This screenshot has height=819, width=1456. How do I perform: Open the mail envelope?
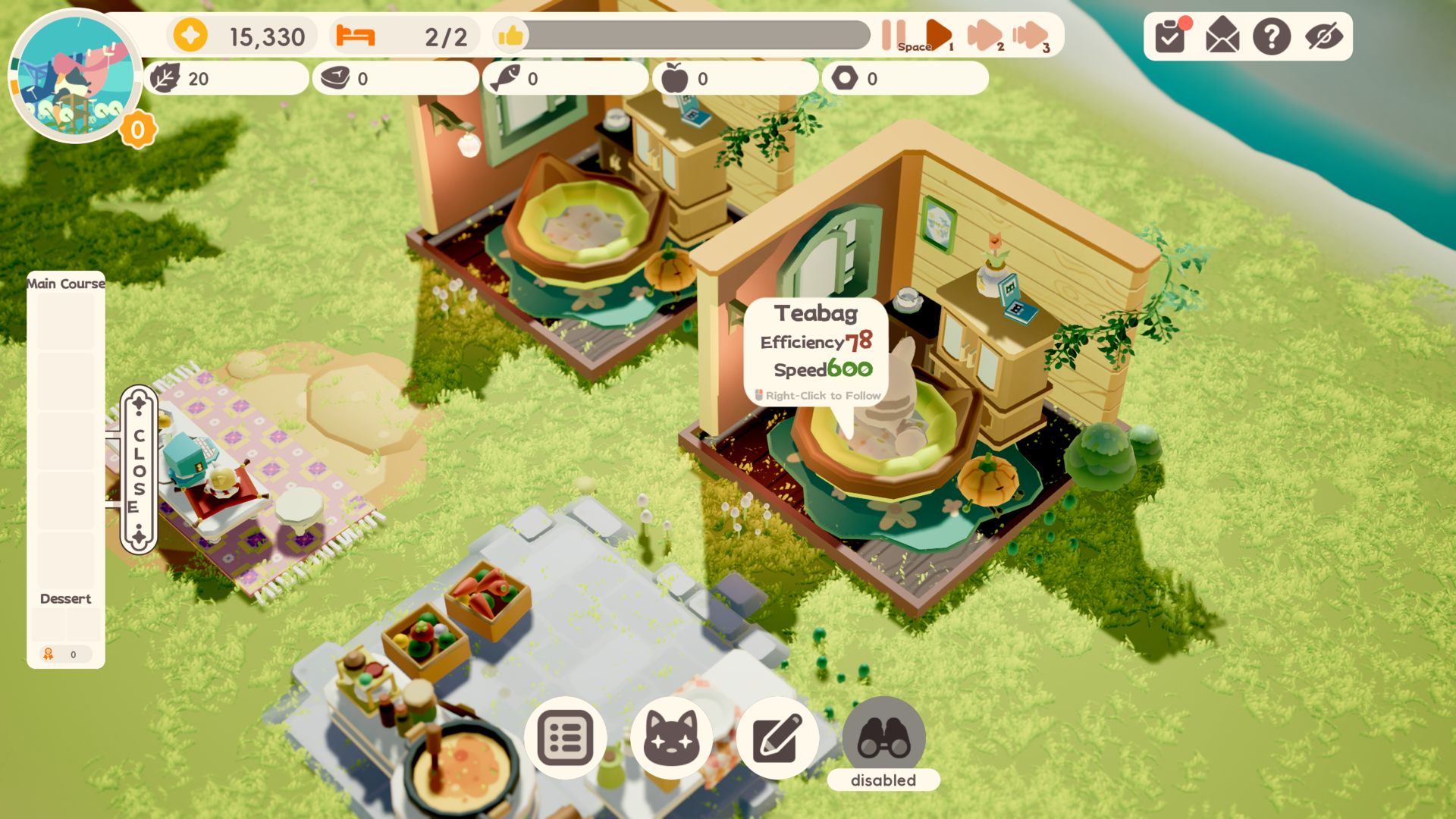point(1222,36)
